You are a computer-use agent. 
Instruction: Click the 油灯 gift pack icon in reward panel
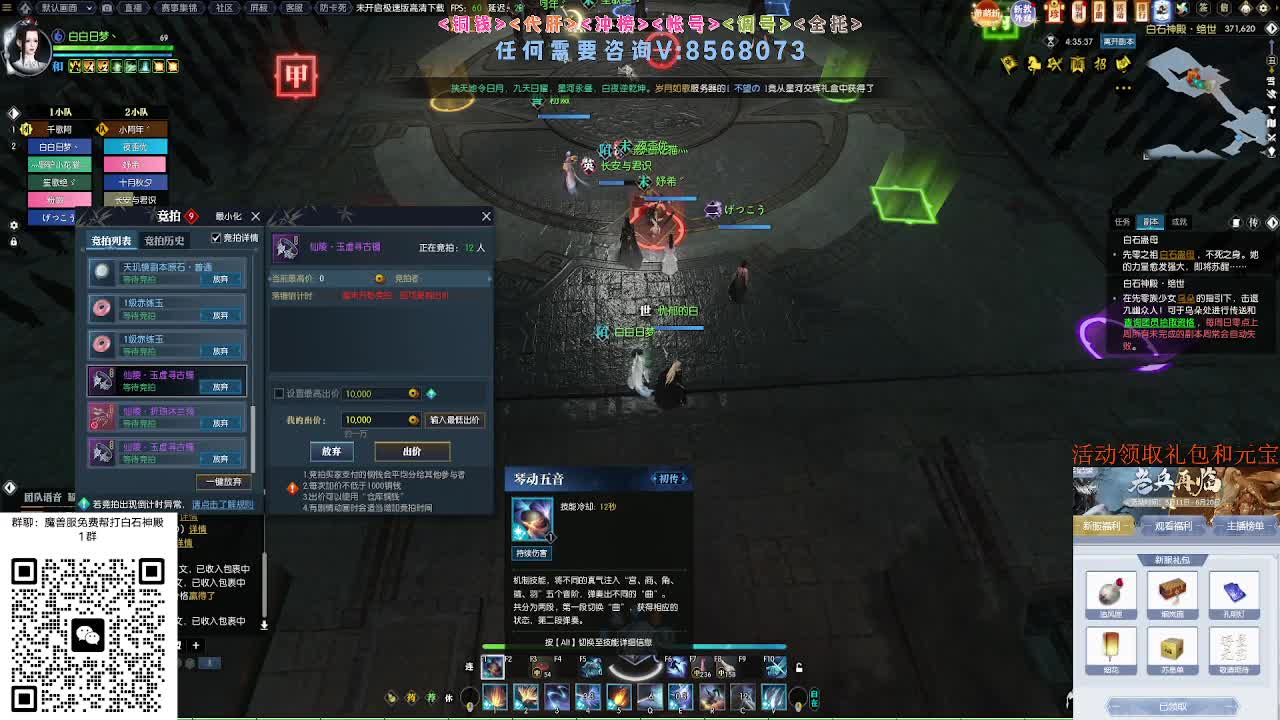[x=1110, y=594]
